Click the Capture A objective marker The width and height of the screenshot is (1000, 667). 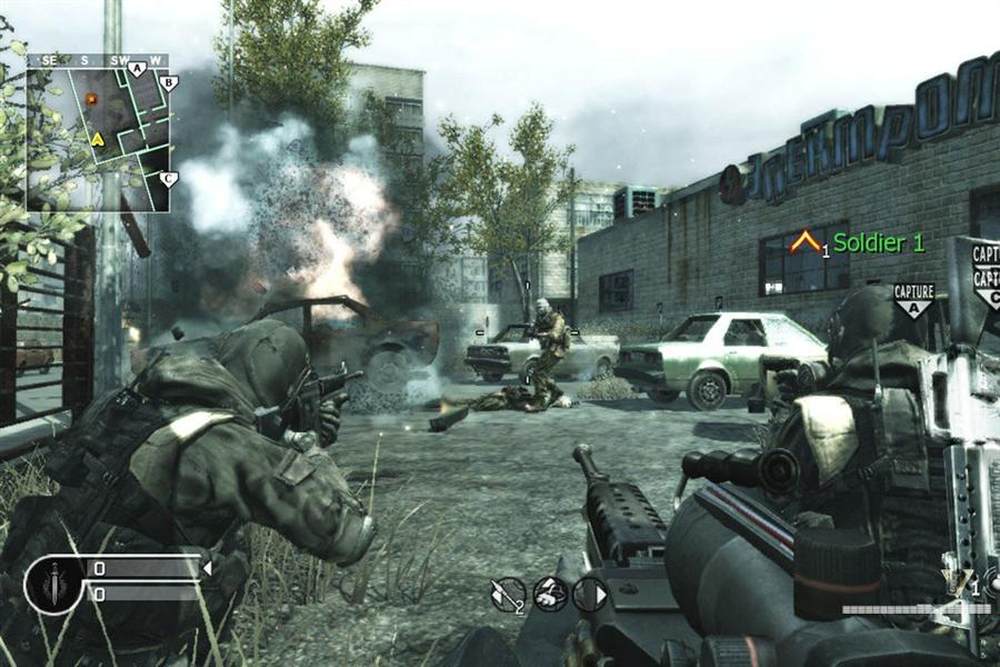point(914,299)
